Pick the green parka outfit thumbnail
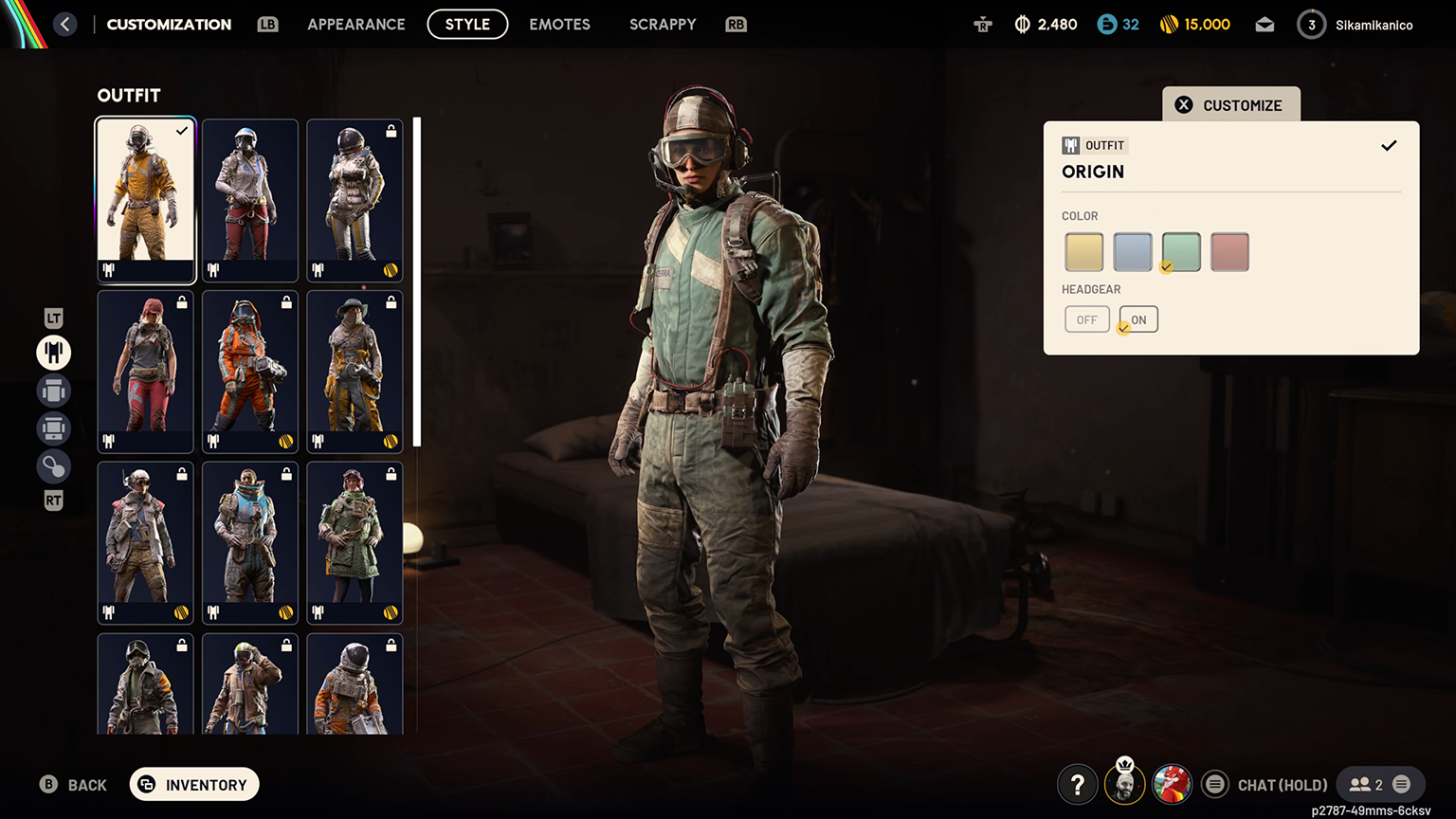Screen dimensions: 1456x819 point(355,543)
